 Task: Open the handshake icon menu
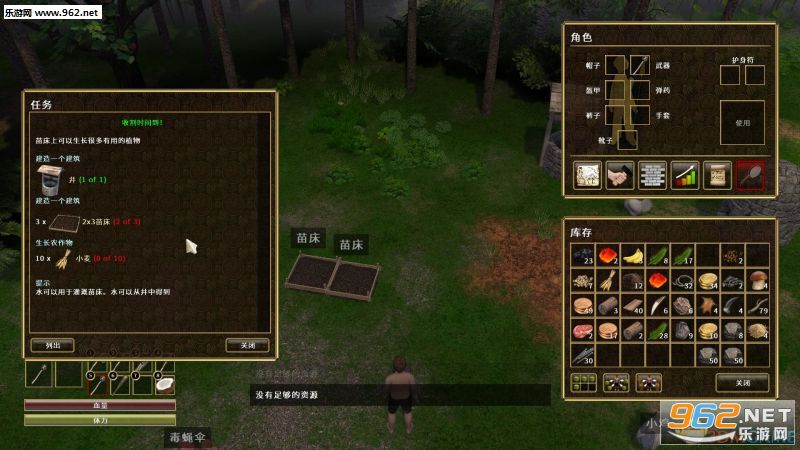click(x=620, y=174)
